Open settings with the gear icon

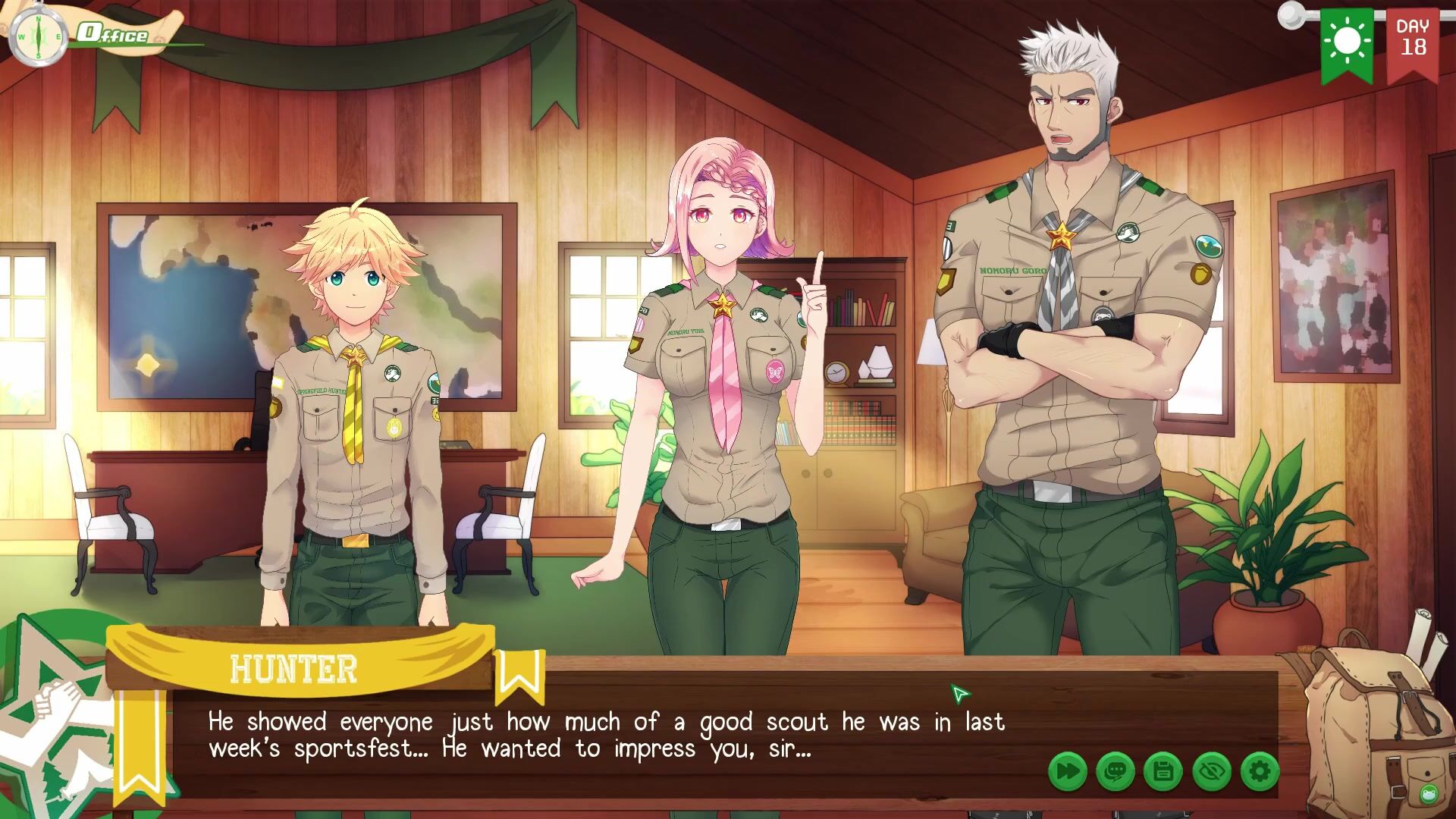click(1260, 772)
